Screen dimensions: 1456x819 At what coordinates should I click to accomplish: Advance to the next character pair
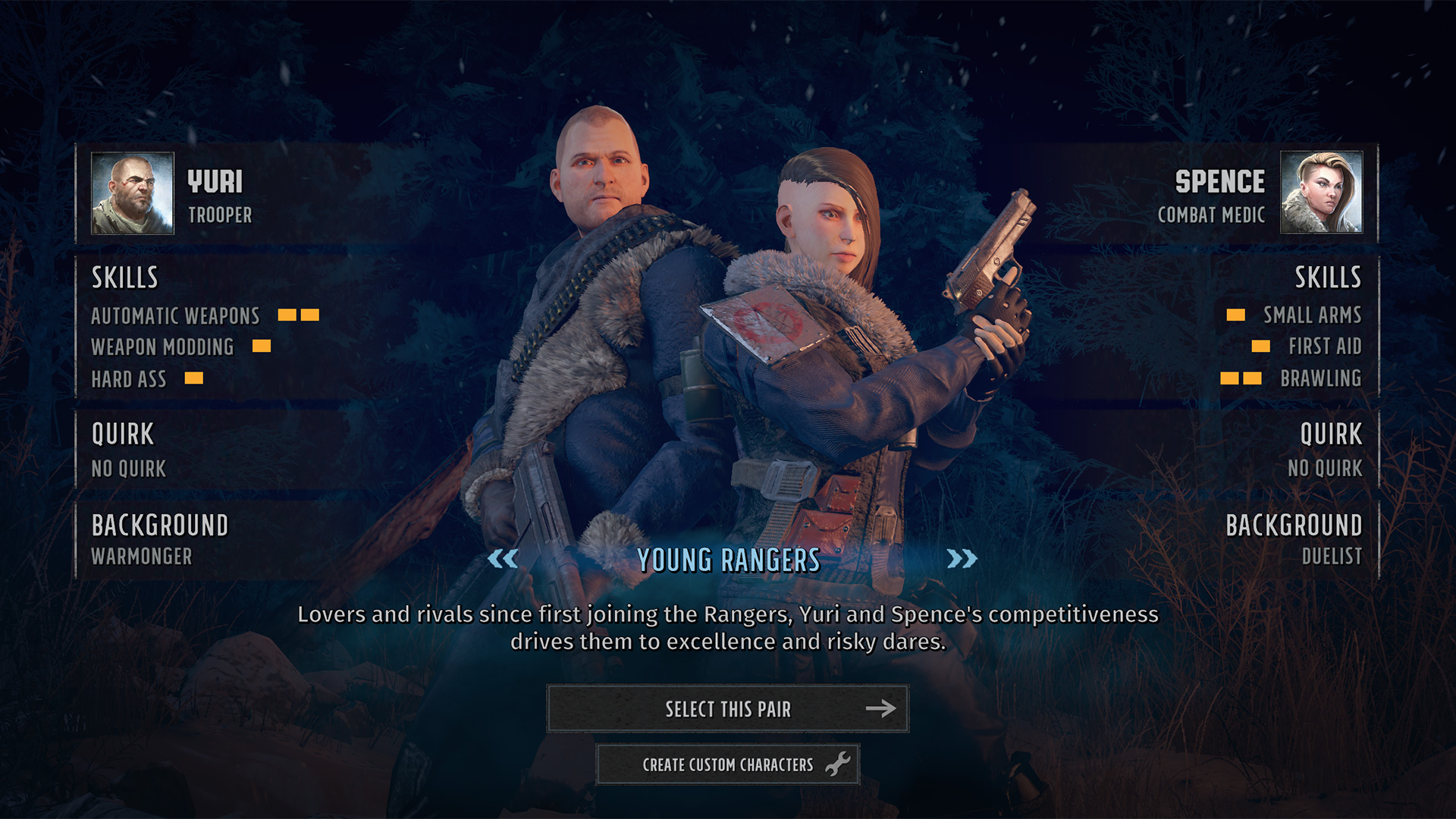click(962, 560)
